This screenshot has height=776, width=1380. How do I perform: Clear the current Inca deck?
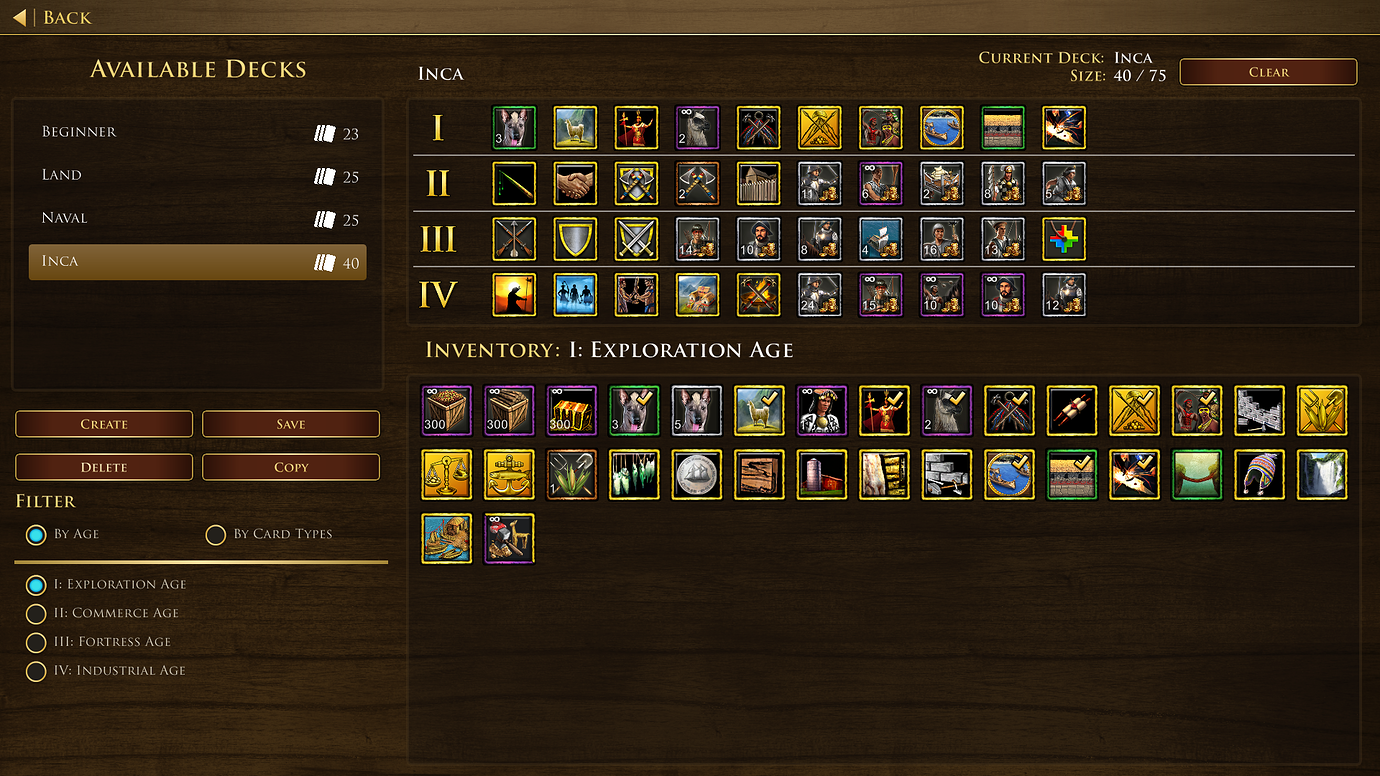tap(1268, 71)
